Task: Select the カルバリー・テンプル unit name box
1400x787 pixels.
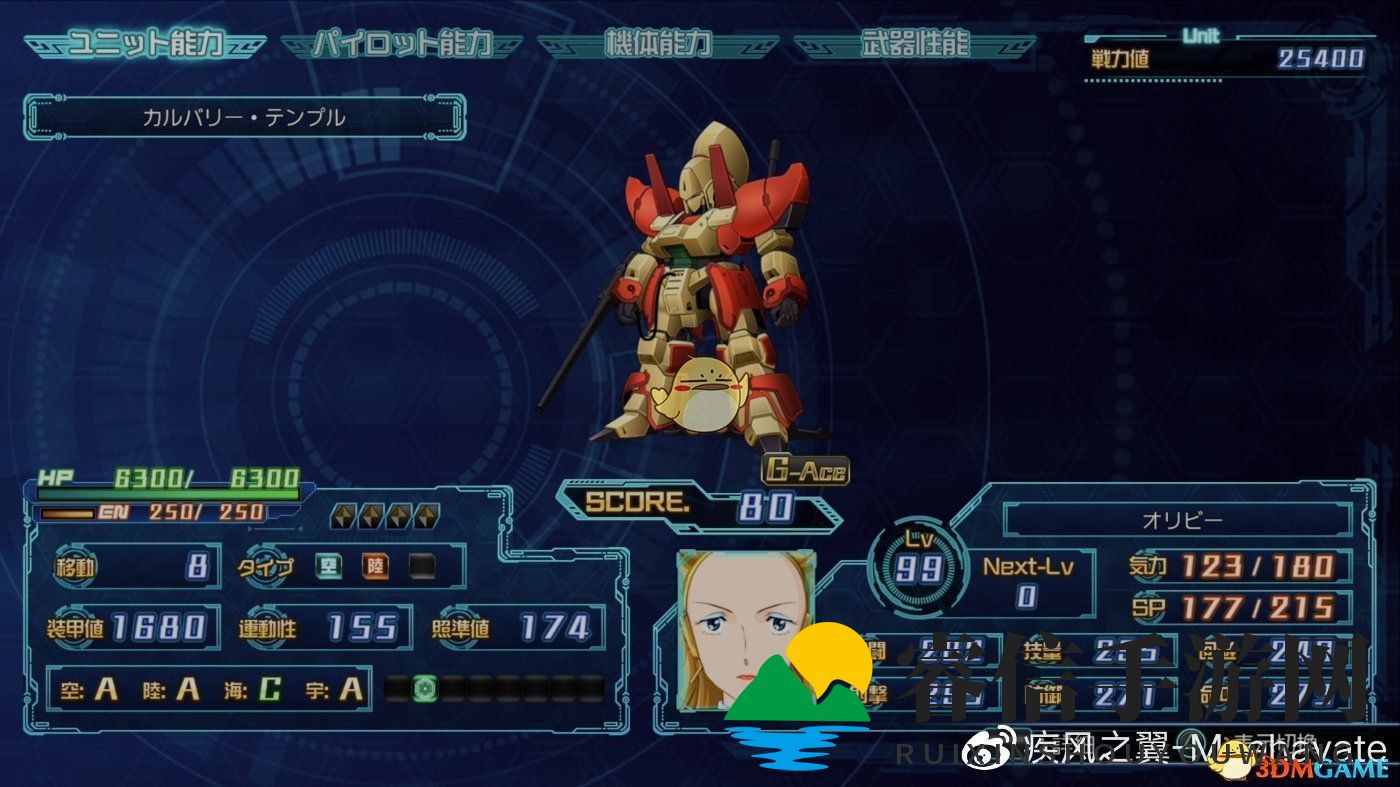Action: pos(244,117)
